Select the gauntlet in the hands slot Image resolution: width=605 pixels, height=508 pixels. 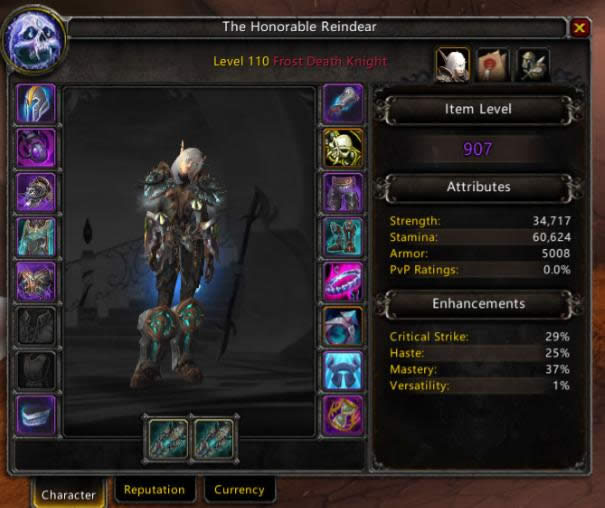(x=342, y=102)
